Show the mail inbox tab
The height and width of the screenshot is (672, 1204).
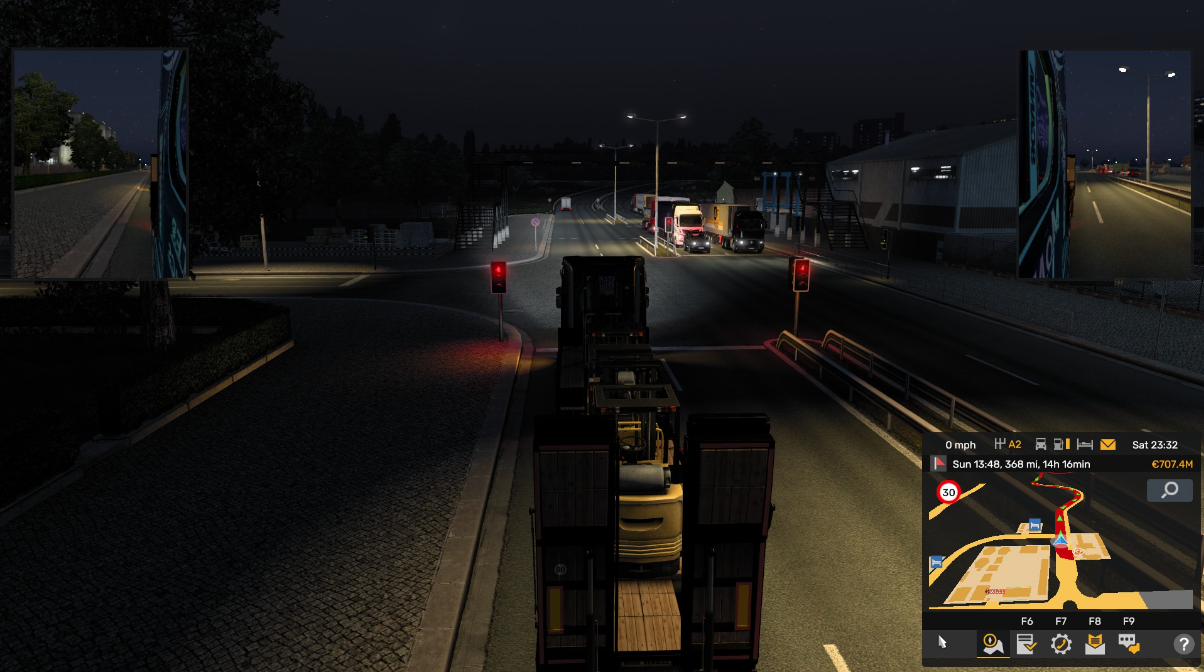(x=1095, y=645)
